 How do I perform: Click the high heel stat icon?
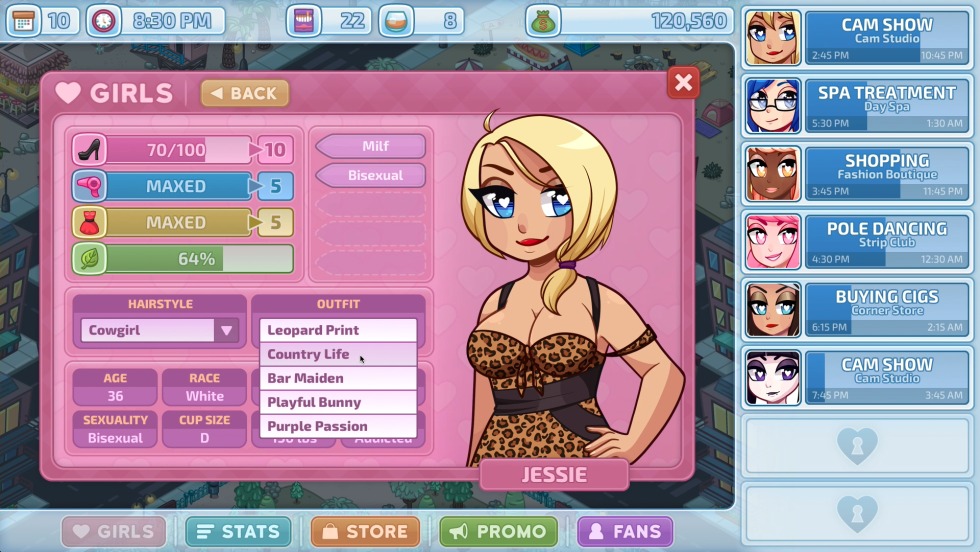(x=89, y=150)
